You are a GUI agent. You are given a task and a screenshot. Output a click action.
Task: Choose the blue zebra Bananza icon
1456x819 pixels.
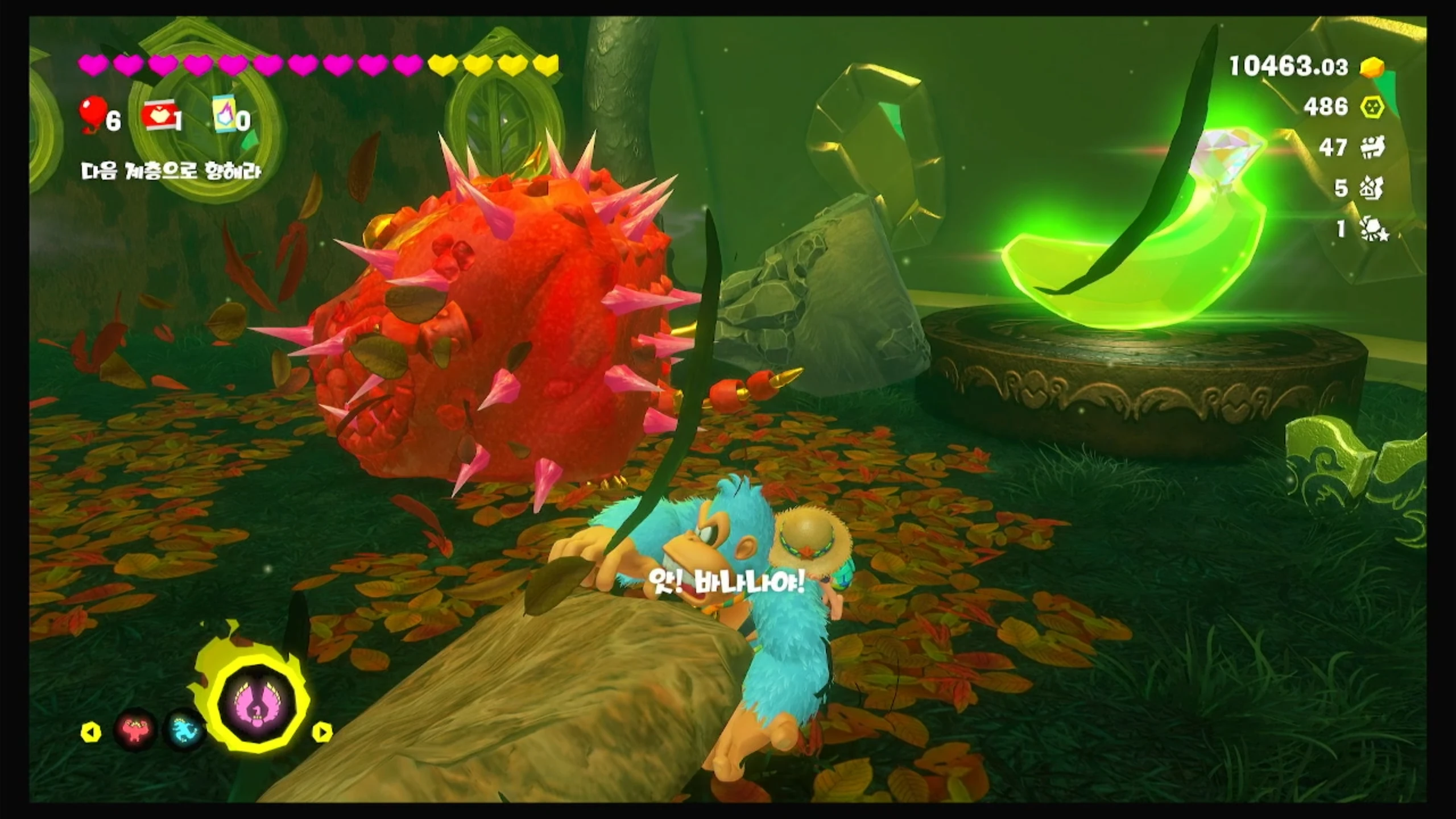[x=184, y=730]
